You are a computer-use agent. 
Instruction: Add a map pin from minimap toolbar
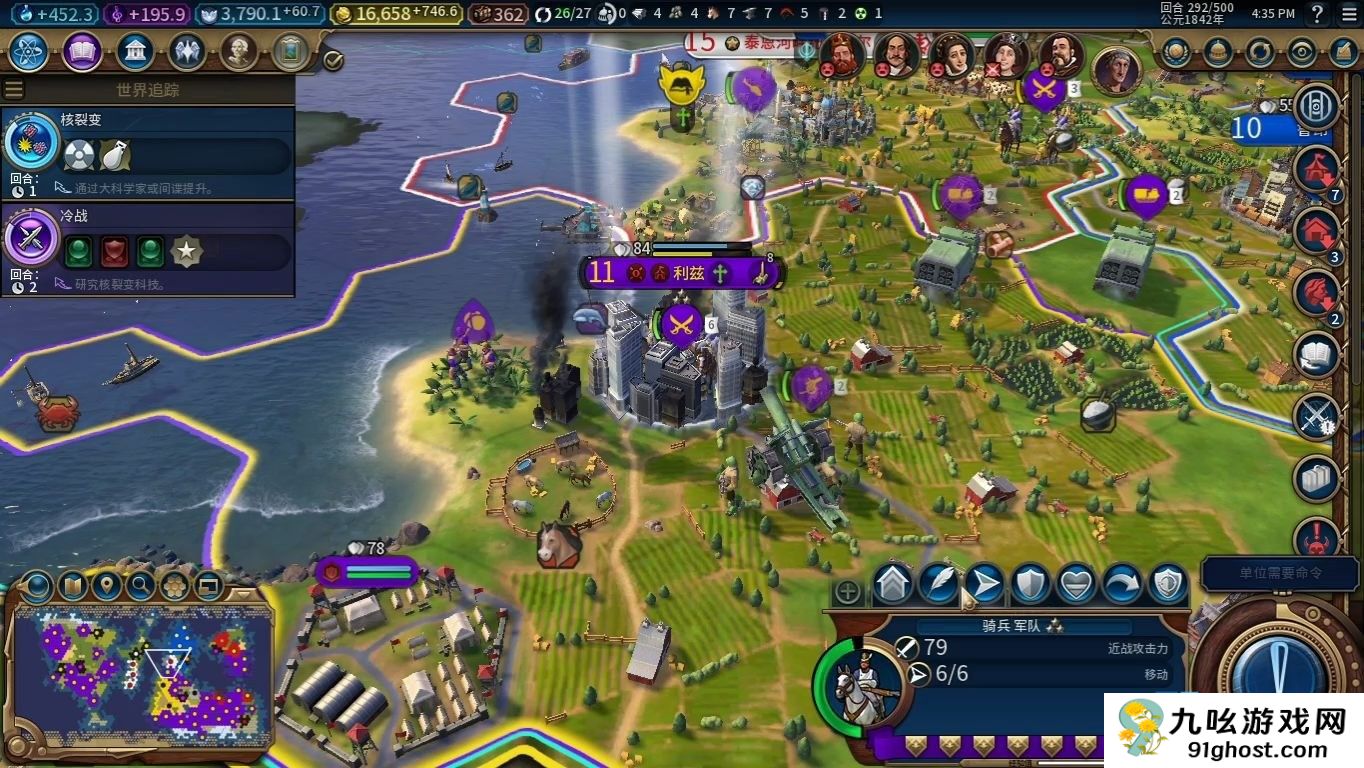pyautogui.click(x=106, y=585)
